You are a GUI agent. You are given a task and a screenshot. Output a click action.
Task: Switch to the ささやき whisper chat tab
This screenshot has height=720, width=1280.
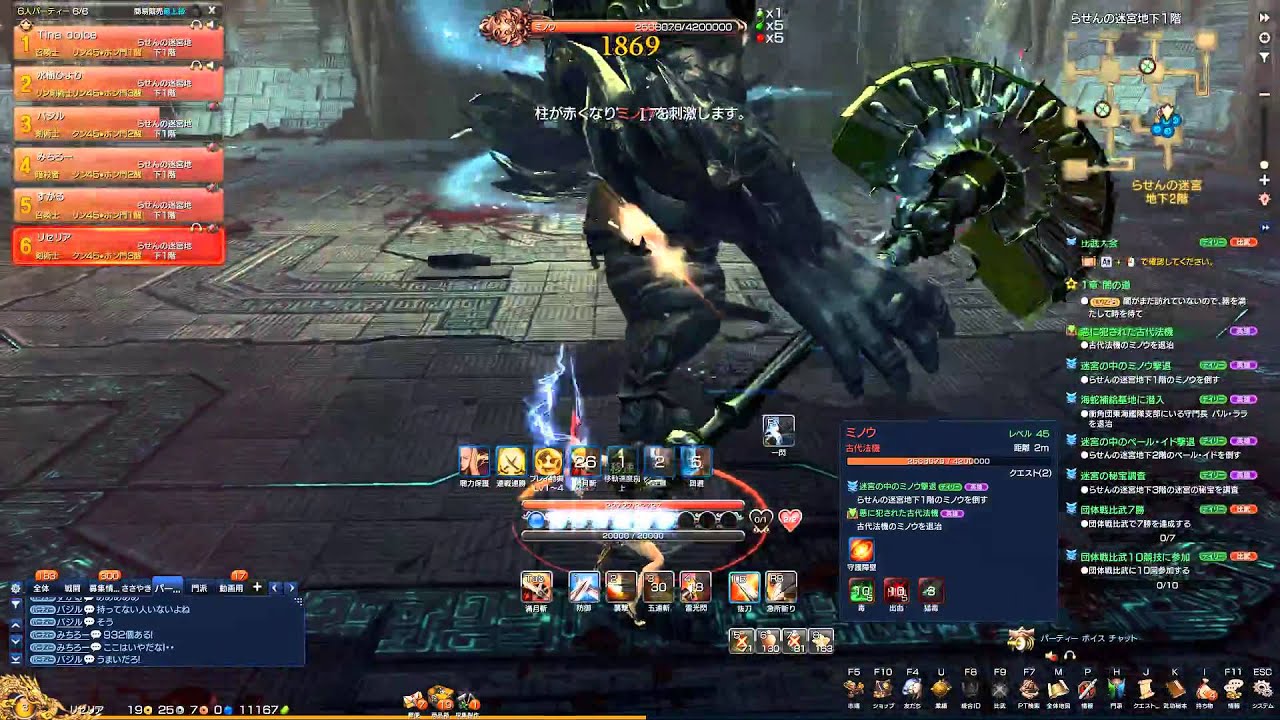click(136, 589)
